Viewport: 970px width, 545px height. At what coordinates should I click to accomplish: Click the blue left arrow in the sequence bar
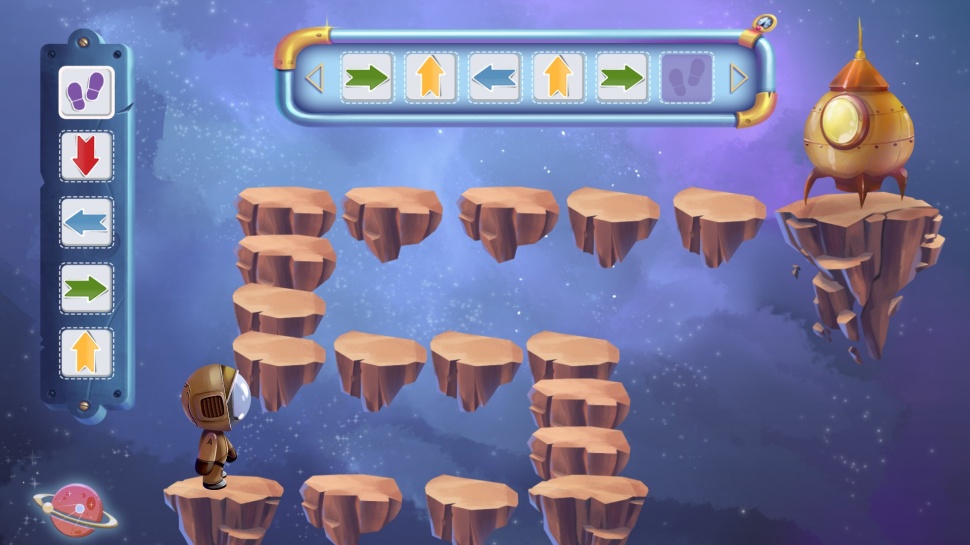495,78
